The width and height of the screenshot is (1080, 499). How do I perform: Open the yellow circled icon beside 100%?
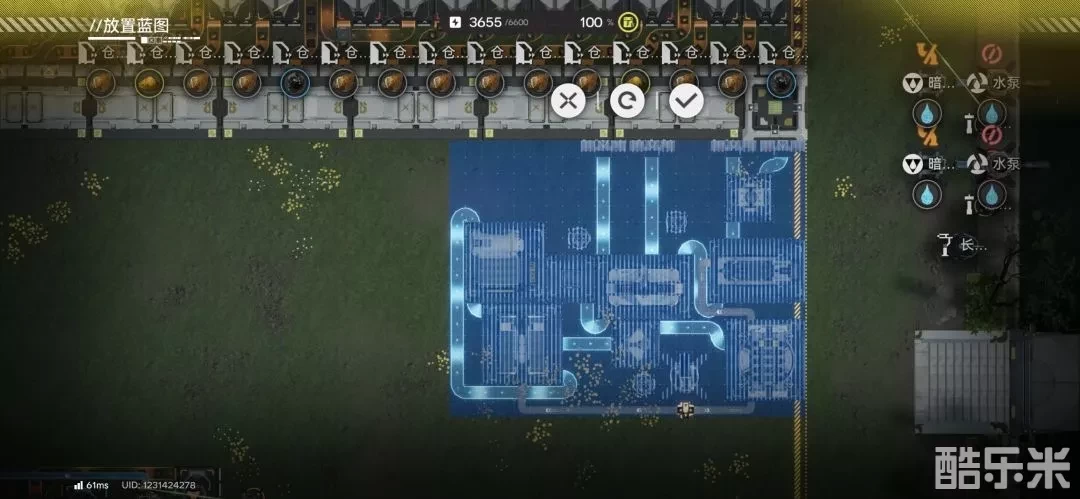click(x=628, y=22)
